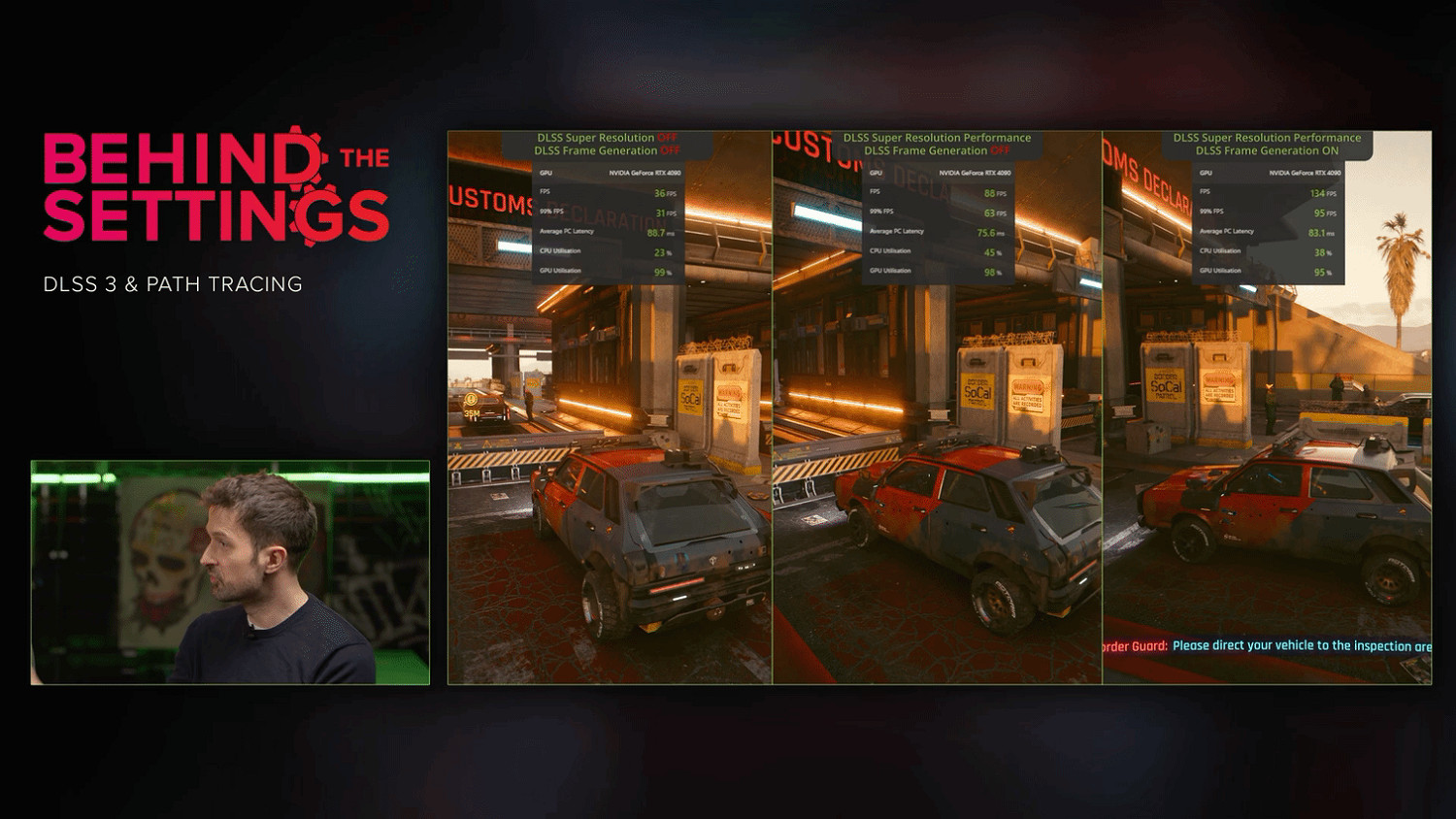This screenshot has width=1456, height=819.
Task: Expand CPU Utilisation row in right stats overlay
Action: click(1220, 250)
